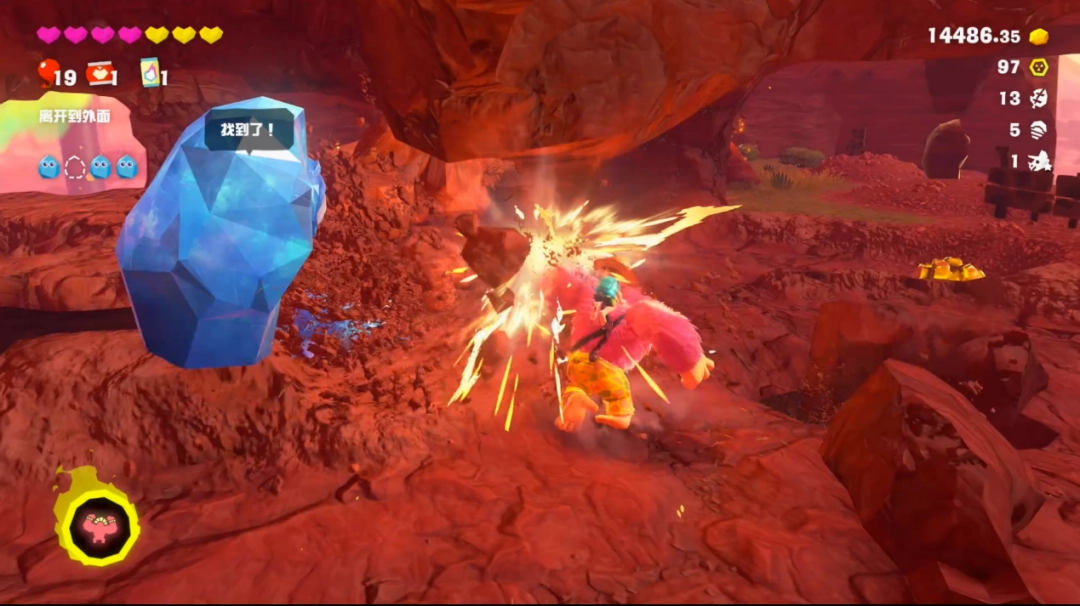Click the fossil icon showing 13
Viewport: 1080px width, 606px height.
pos(1039,98)
